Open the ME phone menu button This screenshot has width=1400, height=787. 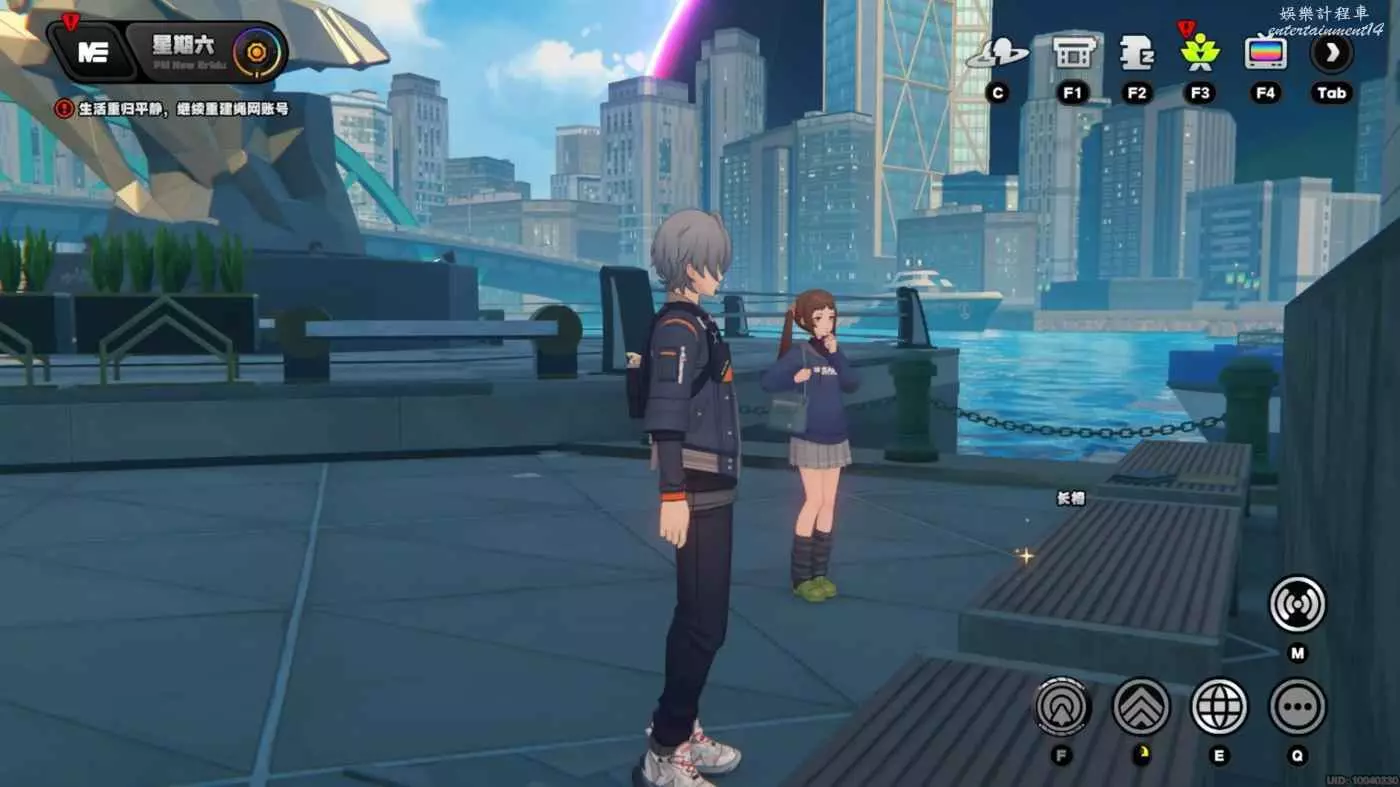tap(93, 53)
